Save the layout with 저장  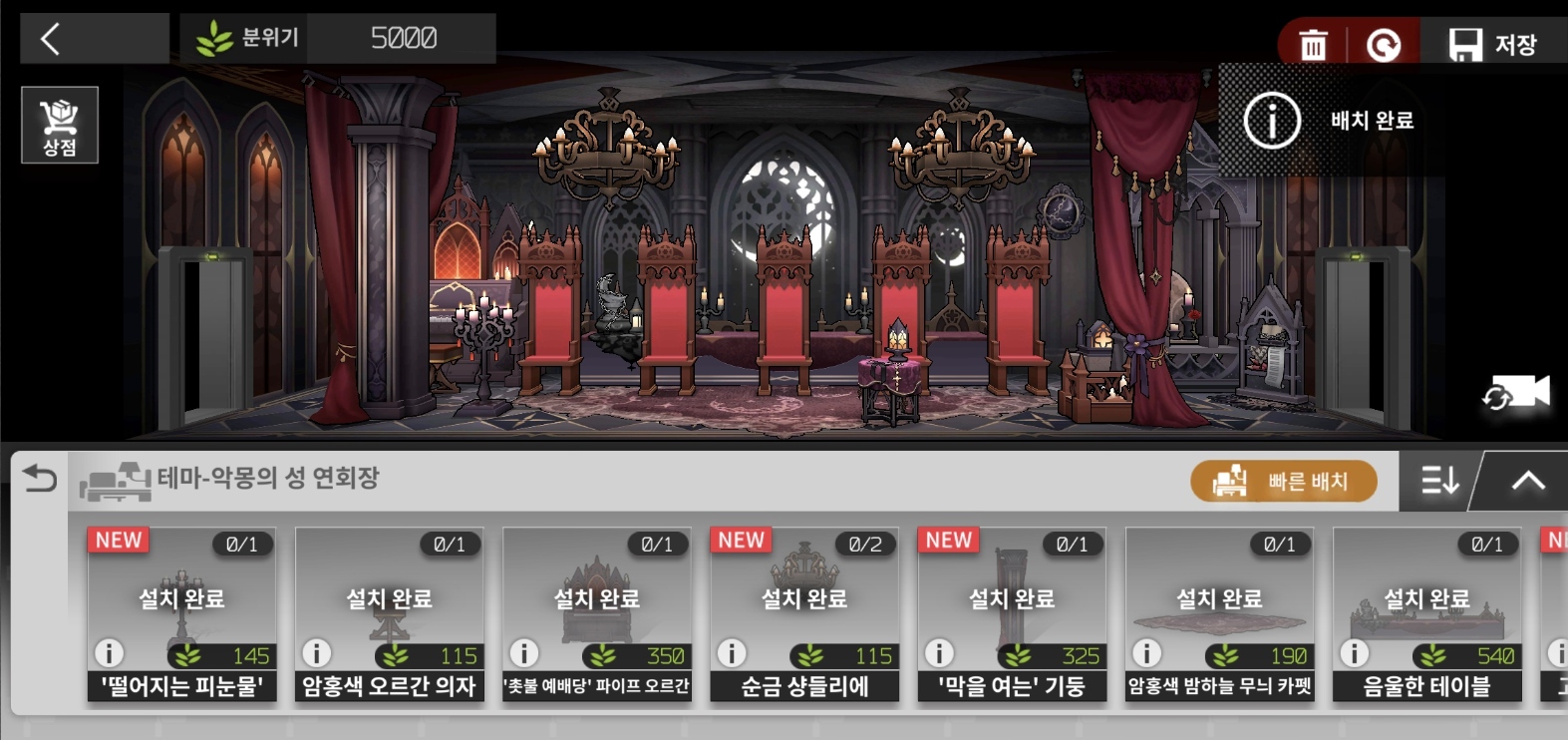1492,45
